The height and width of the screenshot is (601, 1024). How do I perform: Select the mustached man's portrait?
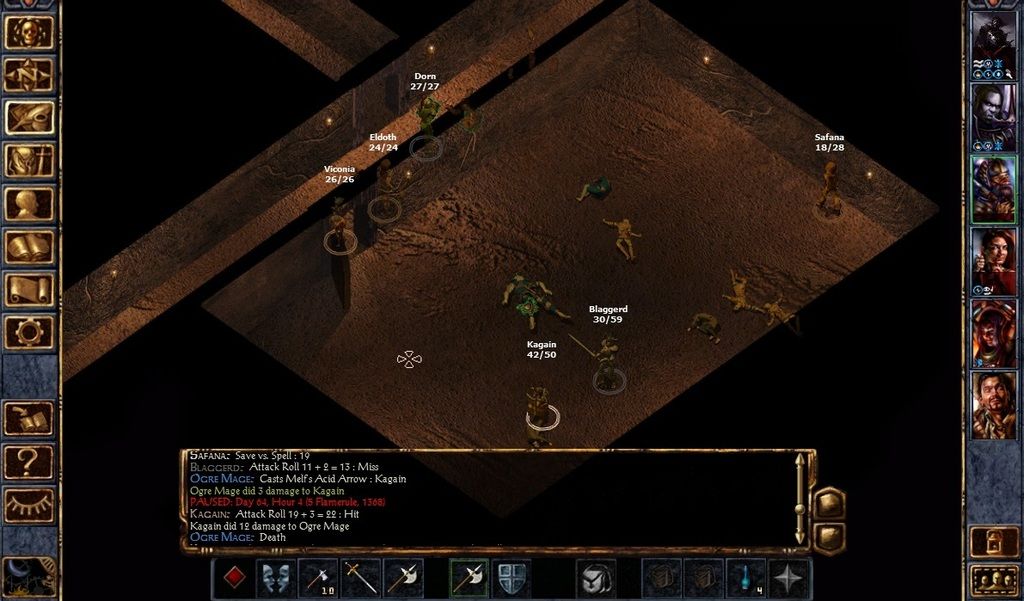click(x=994, y=406)
